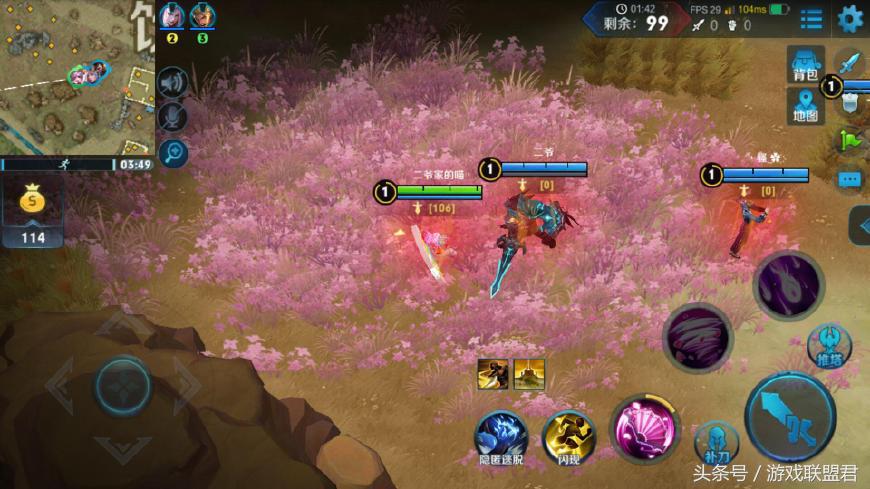Viewport: 870px width, 489px height.
Task: Tap the 补刀 last-hit button
Action: [717, 442]
